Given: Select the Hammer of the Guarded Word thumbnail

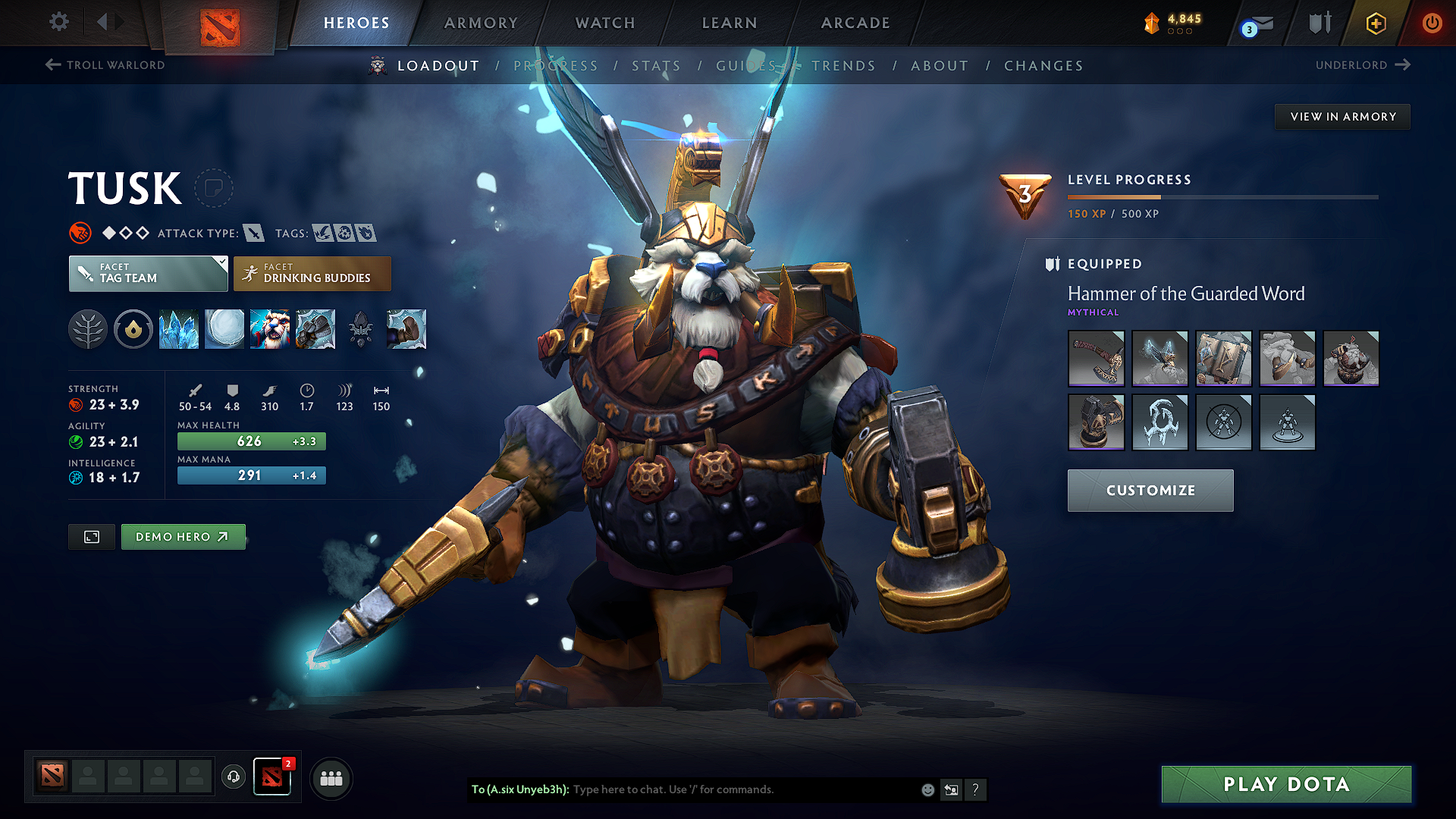Looking at the screenshot, I should point(1096,359).
